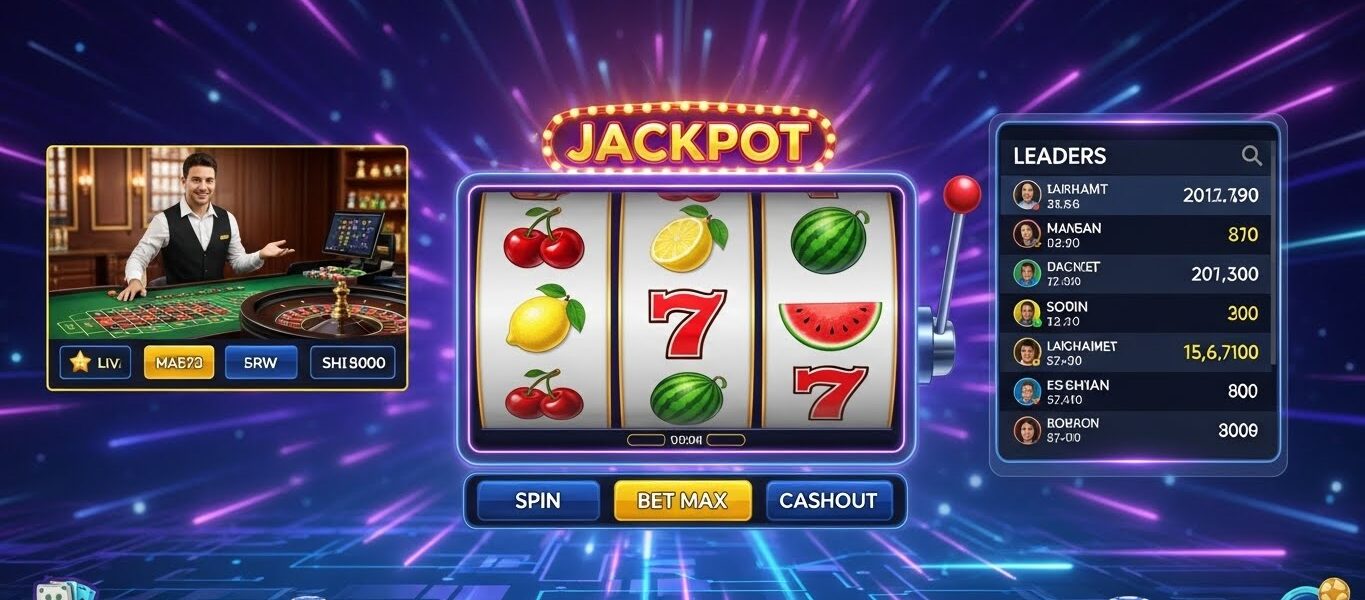1365x600 pixels.
Task: Click the blue SRW button
Action: click(x=261, y=363)
